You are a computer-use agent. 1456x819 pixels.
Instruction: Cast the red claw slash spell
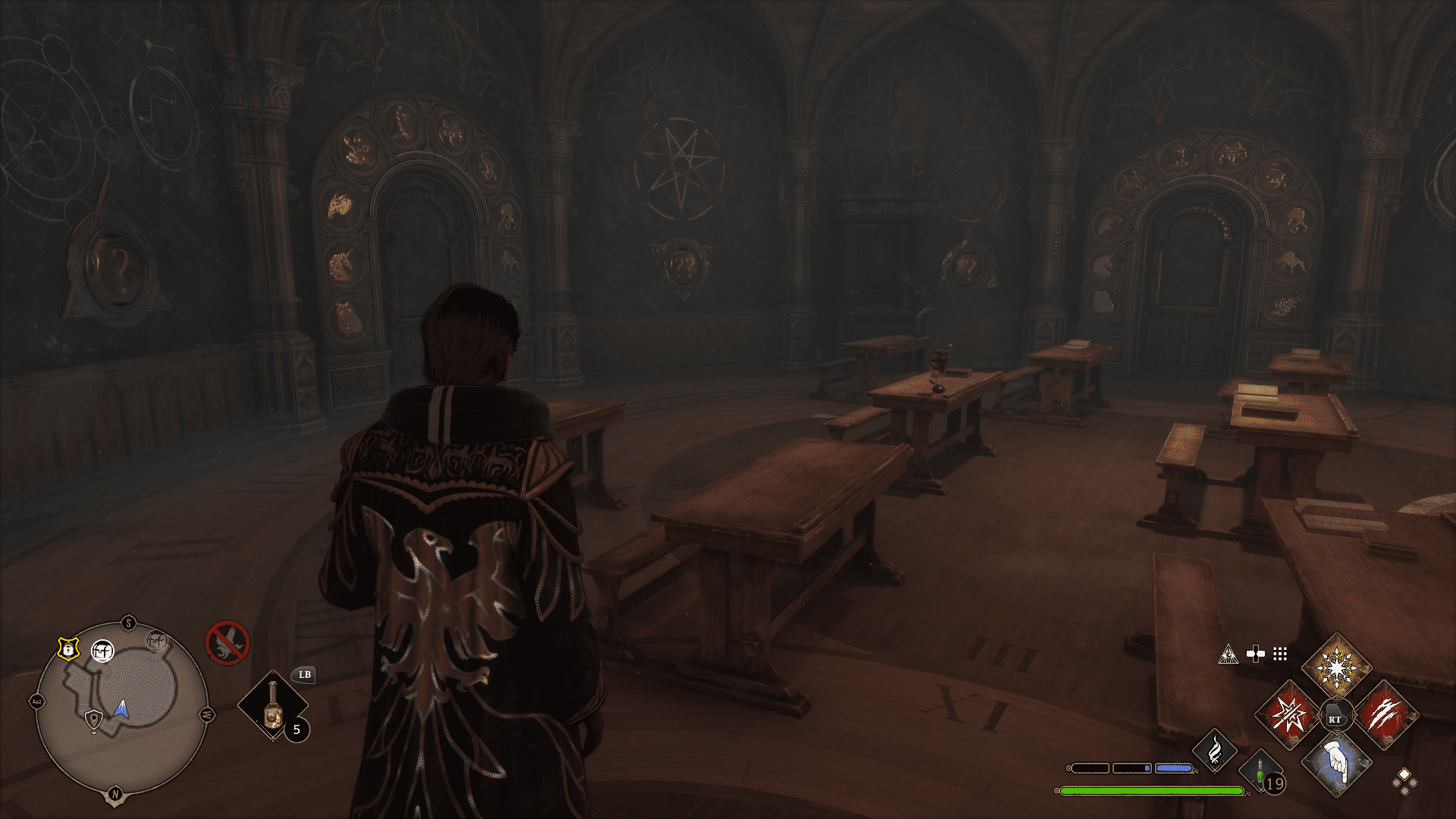tap(1385, 716)
